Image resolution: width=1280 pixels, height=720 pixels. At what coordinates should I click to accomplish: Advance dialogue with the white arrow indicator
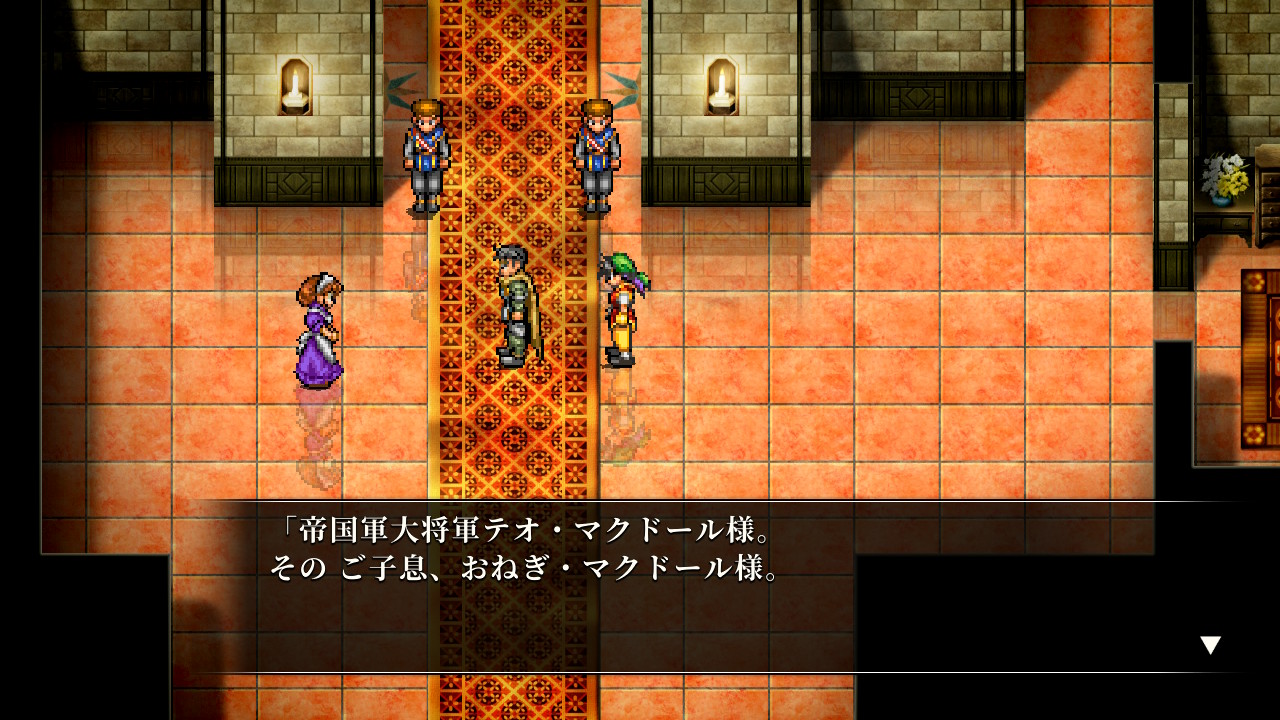coord(1210,645)
